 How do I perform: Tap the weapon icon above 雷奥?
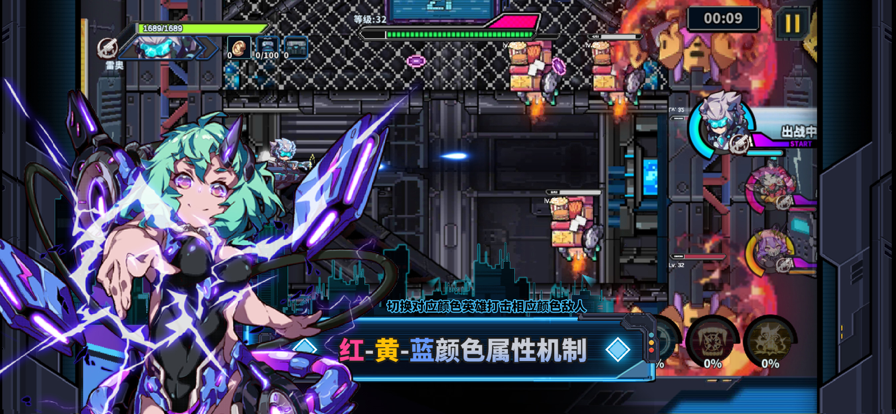tap(109, 47)
